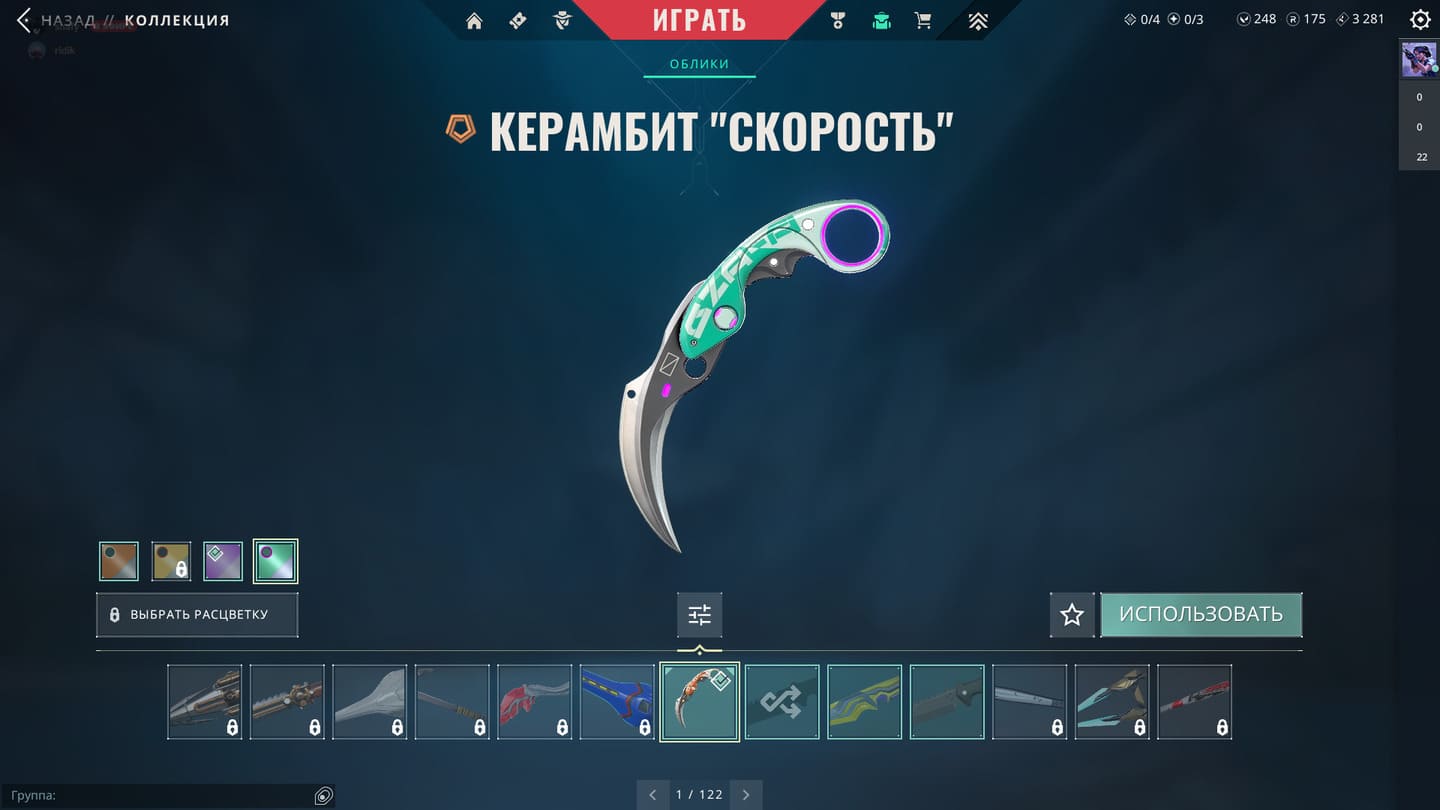This screenshot has width=1440, height=810.
Task: Select the orange color variant swatch
Action: (119, 561)
